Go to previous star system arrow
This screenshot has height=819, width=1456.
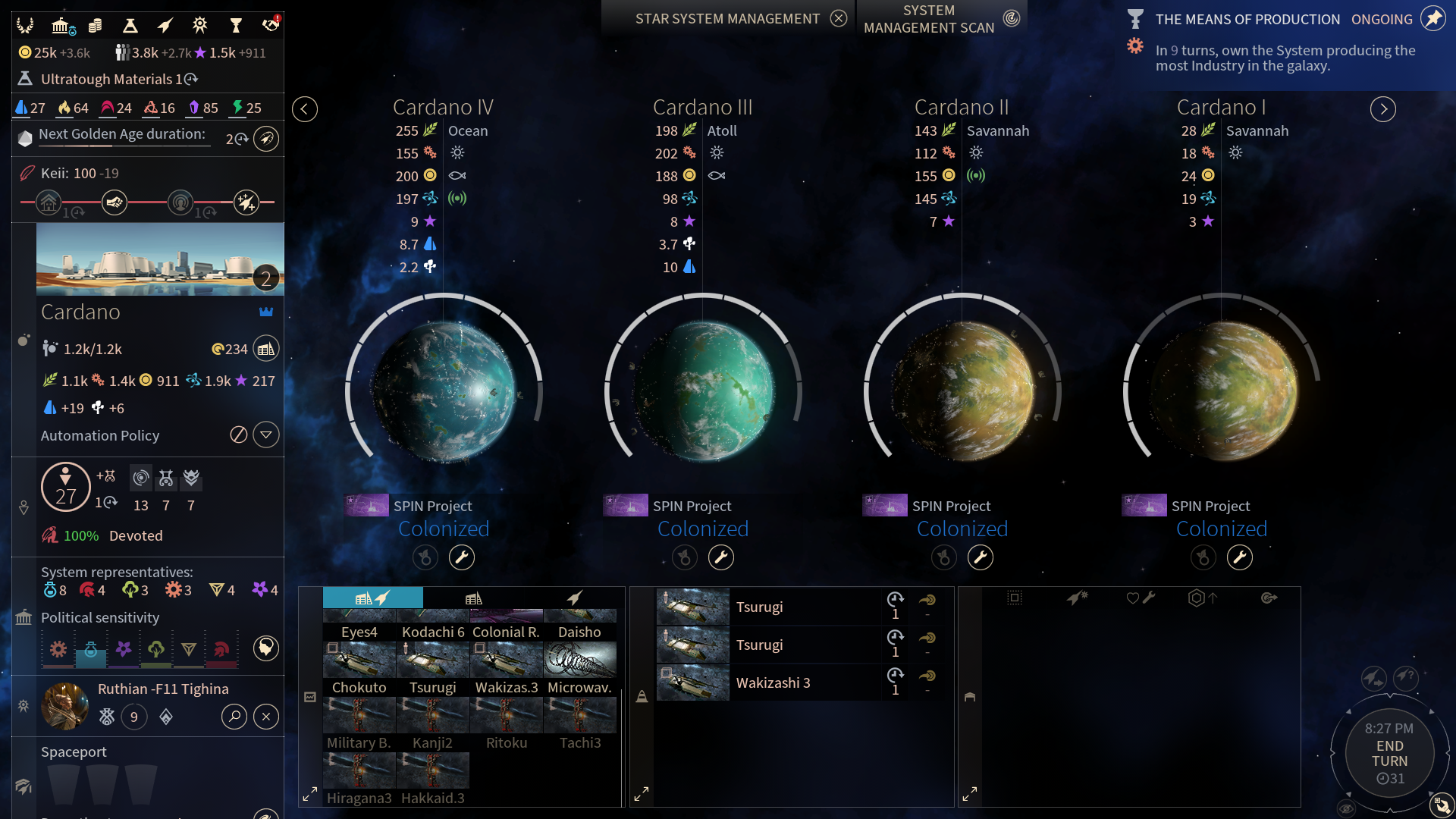[305, 109]
